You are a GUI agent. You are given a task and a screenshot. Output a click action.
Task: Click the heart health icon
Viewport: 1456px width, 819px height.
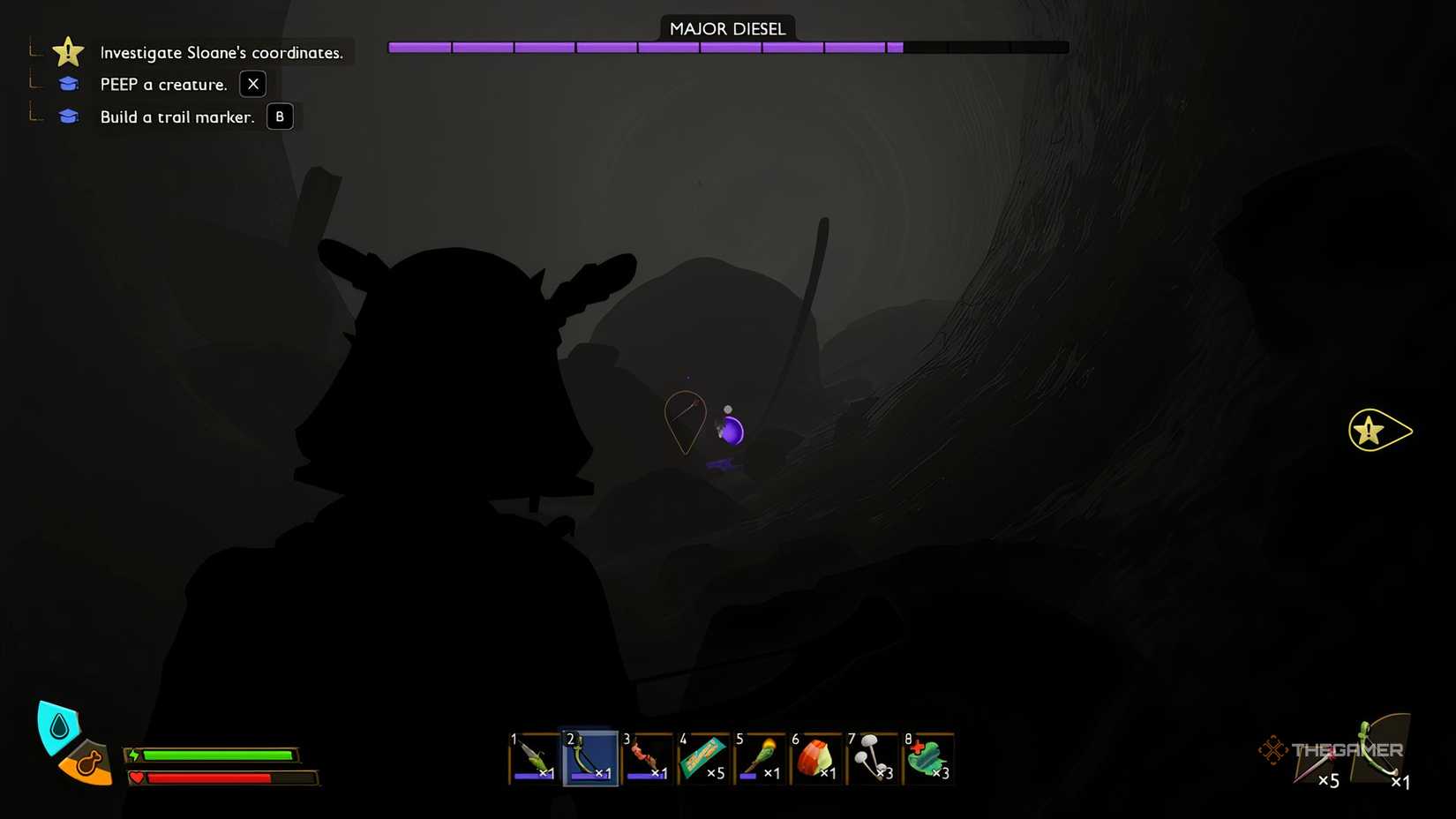click(137, 778)
